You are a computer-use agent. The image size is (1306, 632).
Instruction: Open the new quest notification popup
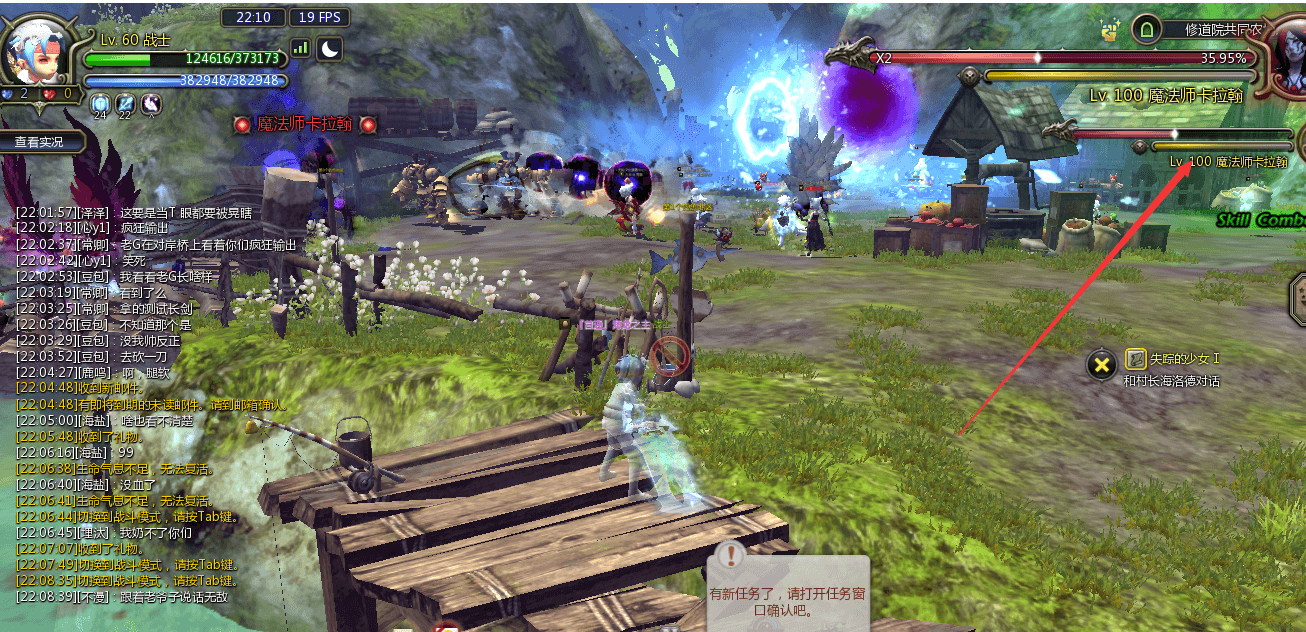[788, 592]
